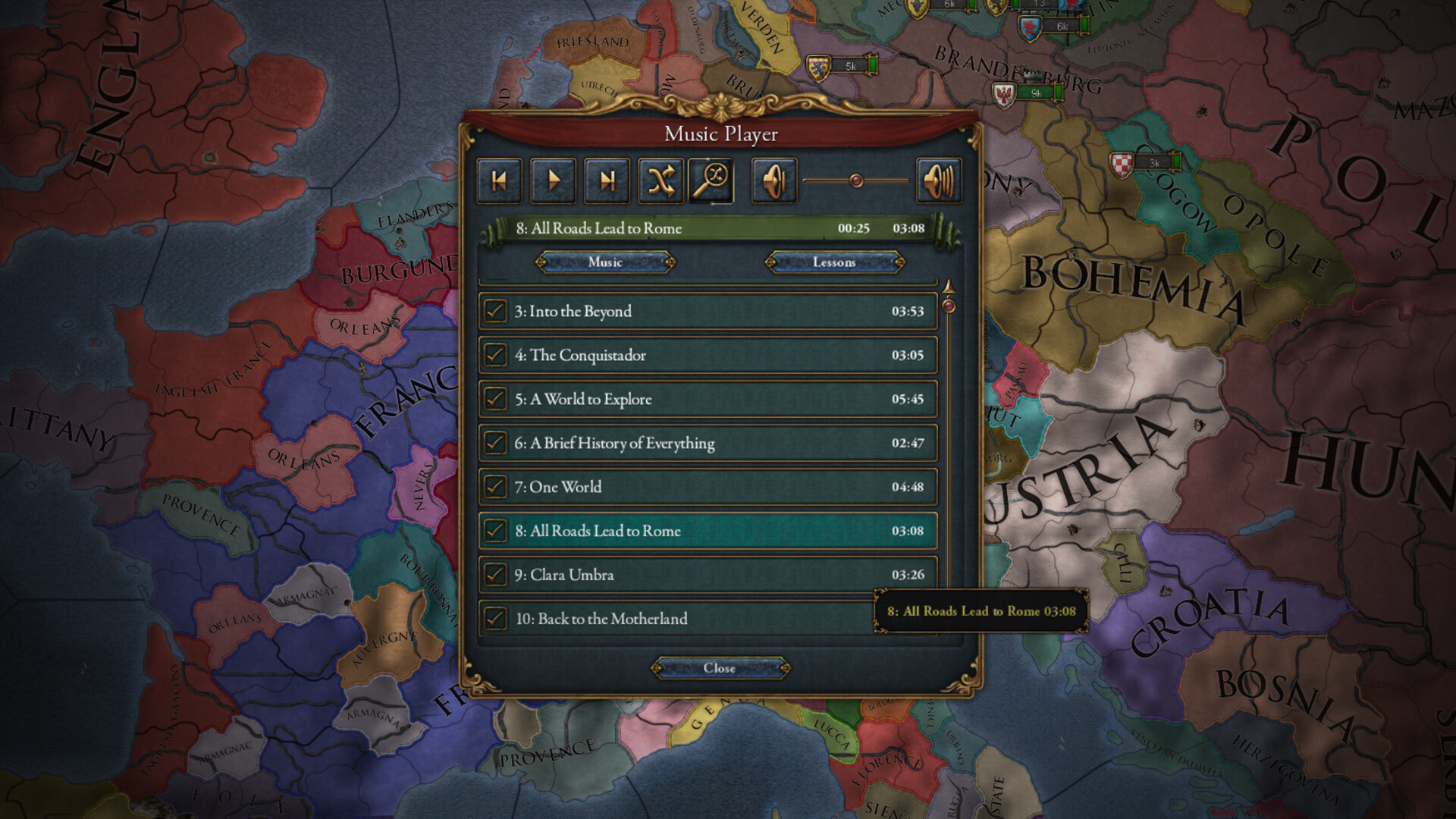
Task: Click the play icon in the music player
Action: [553, 180]
